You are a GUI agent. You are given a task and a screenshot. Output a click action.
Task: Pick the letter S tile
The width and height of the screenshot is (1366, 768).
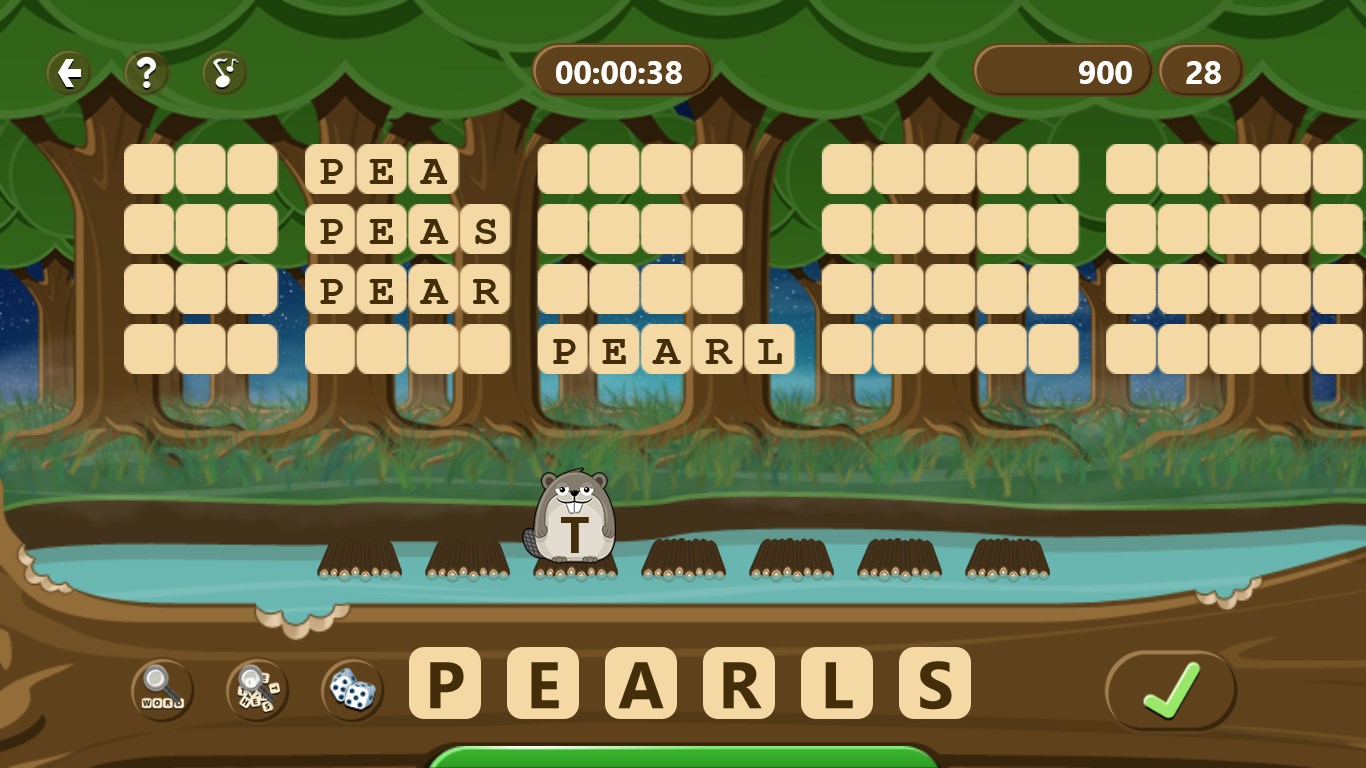(x=935, y=683)
